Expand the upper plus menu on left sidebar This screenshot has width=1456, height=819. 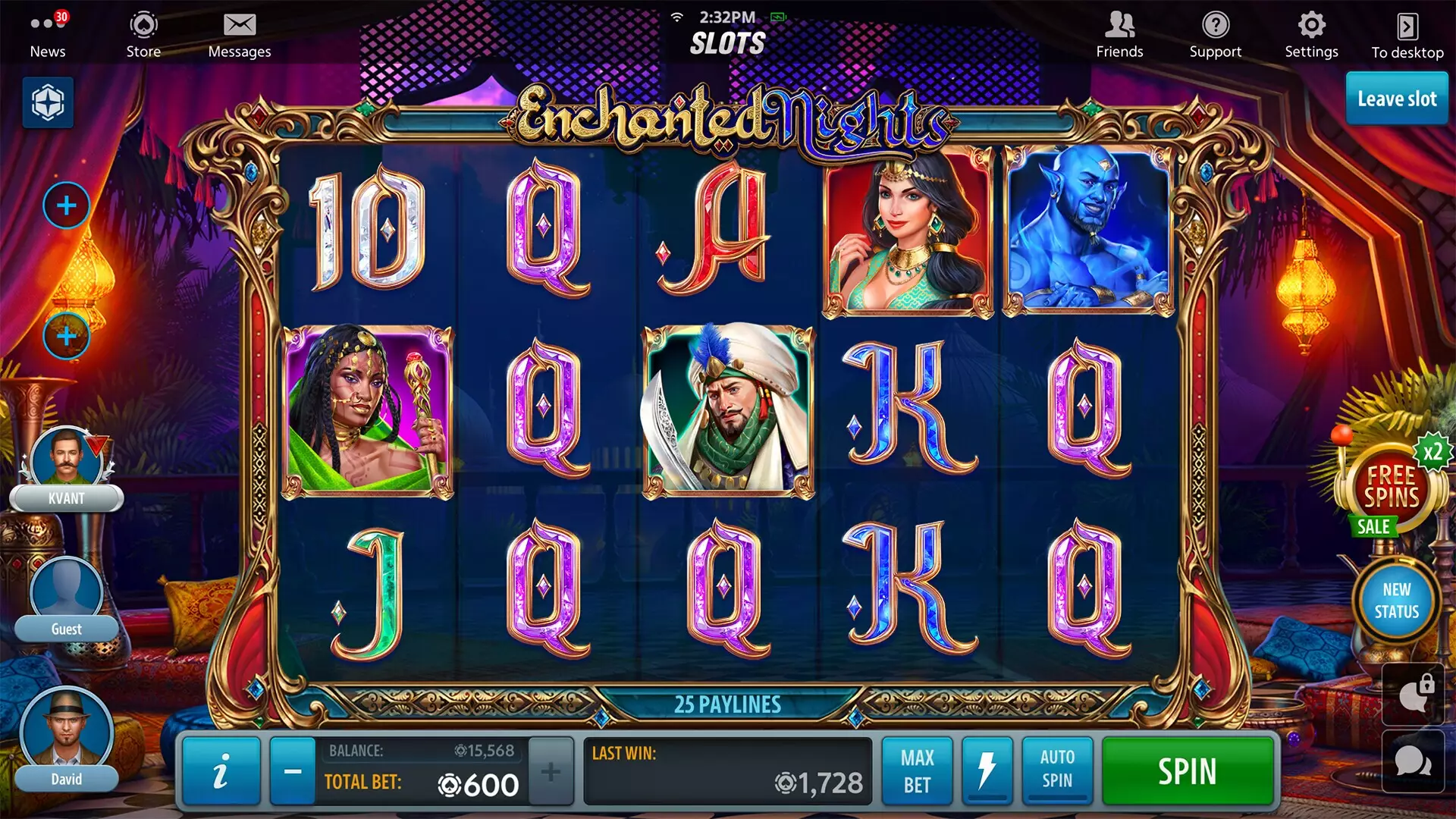pos(67,206)
